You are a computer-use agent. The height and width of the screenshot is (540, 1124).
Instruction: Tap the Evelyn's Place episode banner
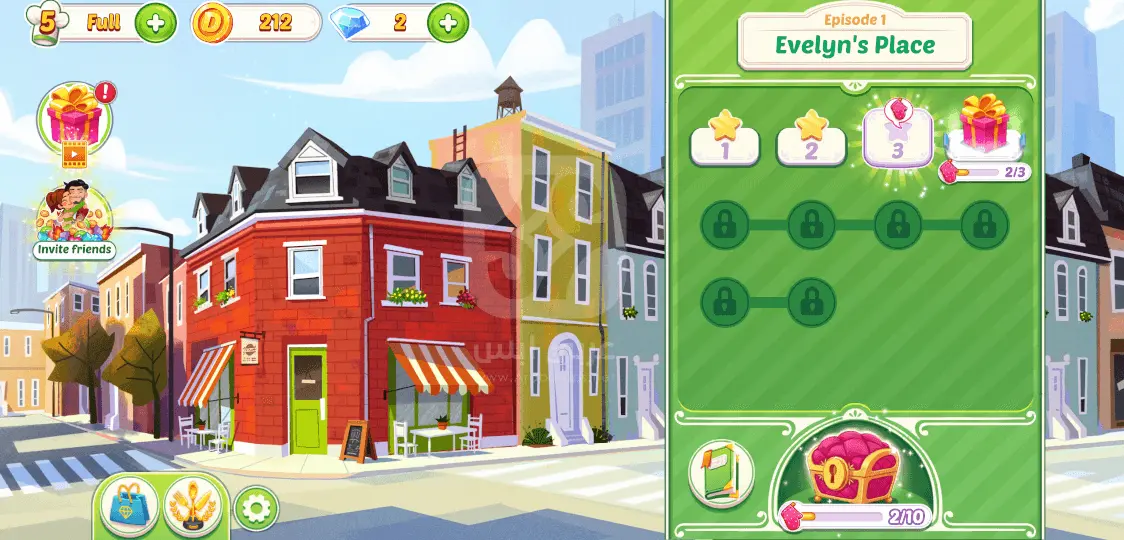(855, 41)
